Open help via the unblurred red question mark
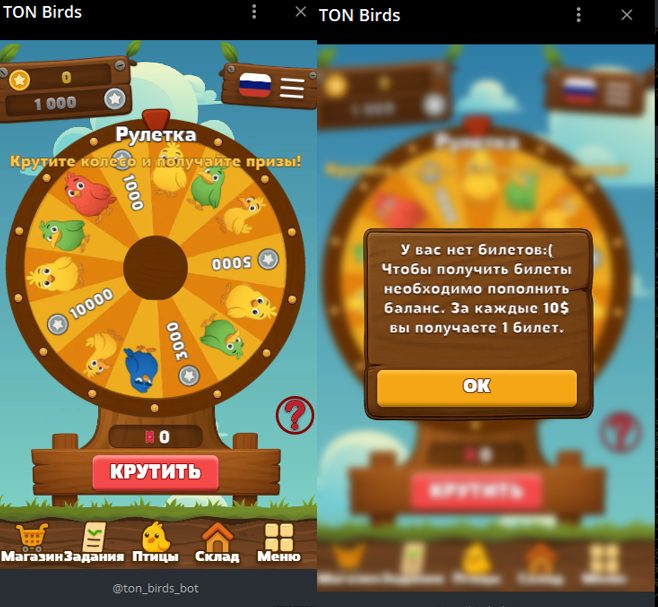The width and height of the screenshot is (658, 607). tap(295, 415)
